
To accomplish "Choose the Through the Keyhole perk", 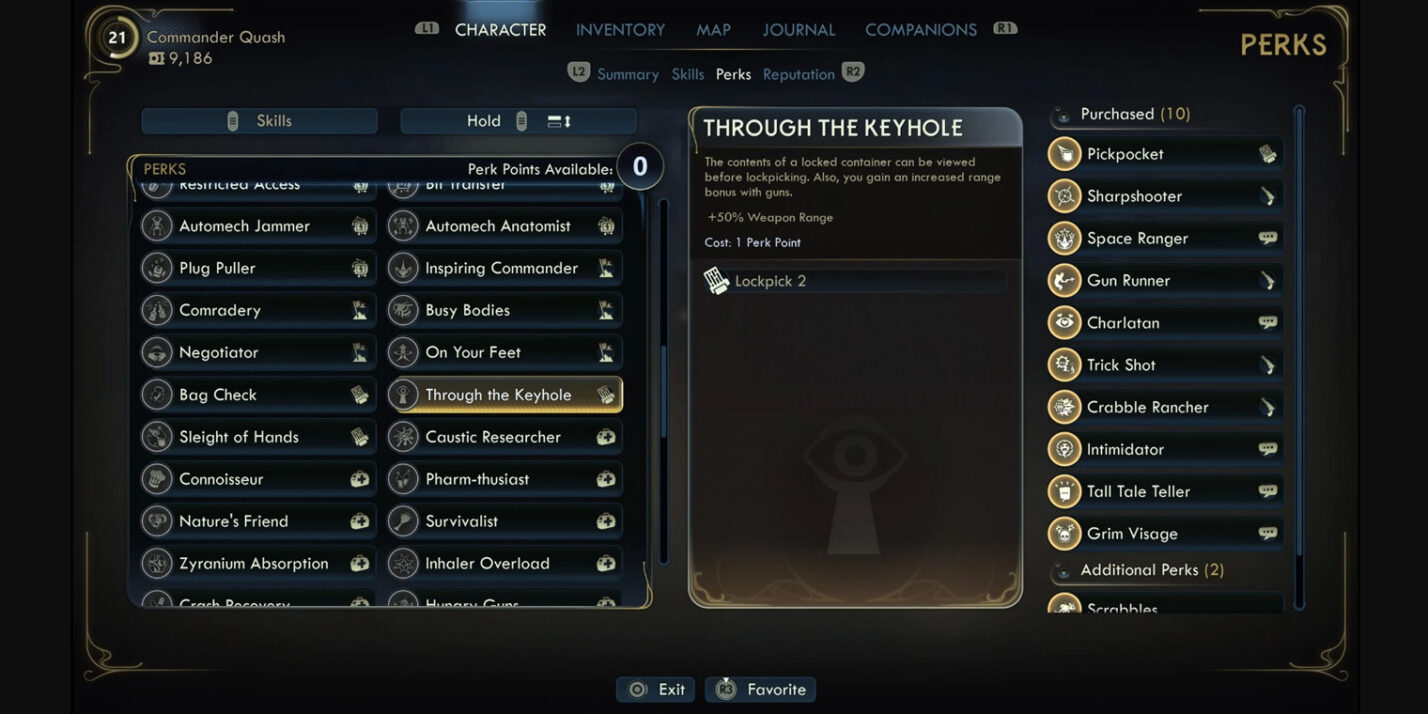I will click(504, 395).
